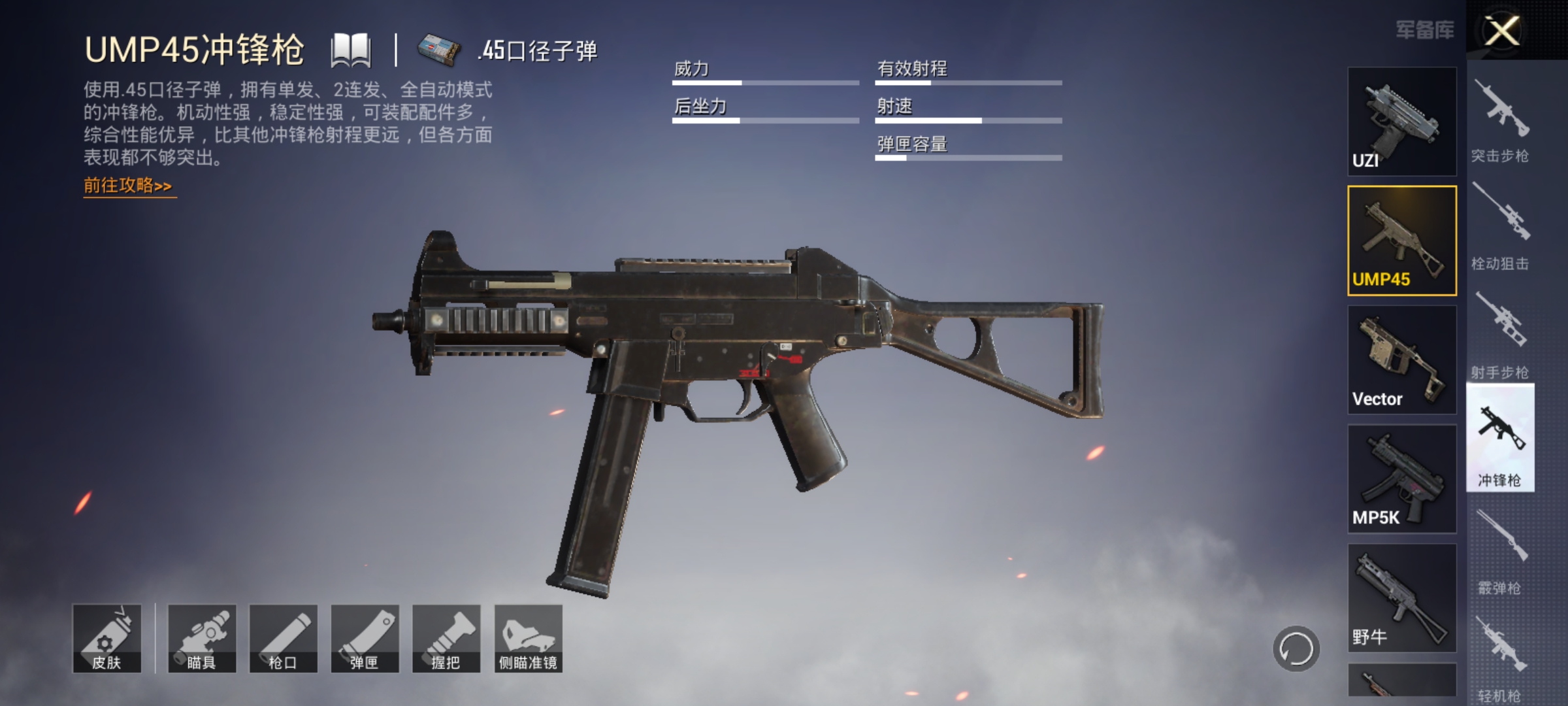Screen dimensions: 1568x706
Task: Click the book encyclopedia icon beside UMP45冲锋枪
Action: pos(350,49)
